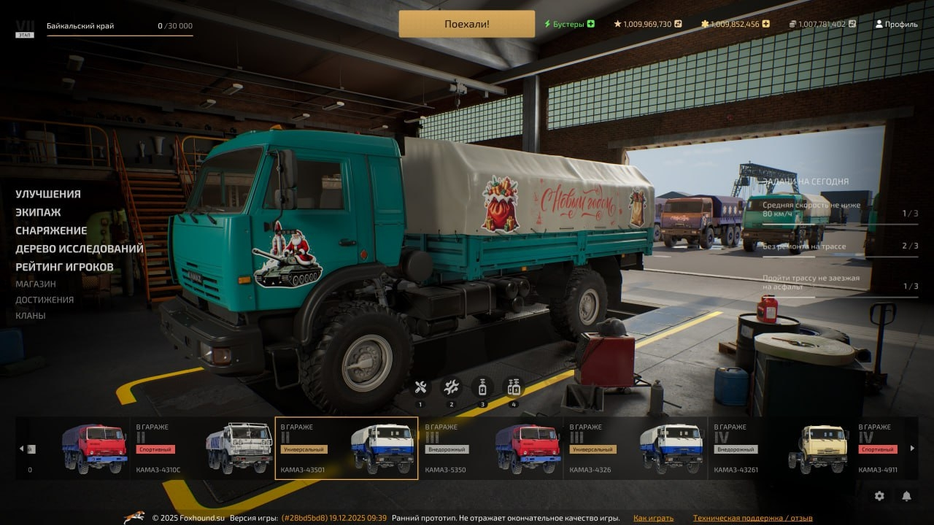Pick the КАМАЗ-5350 truck card
The width and height of the screenshot is (934, 525).
point(490,448)
